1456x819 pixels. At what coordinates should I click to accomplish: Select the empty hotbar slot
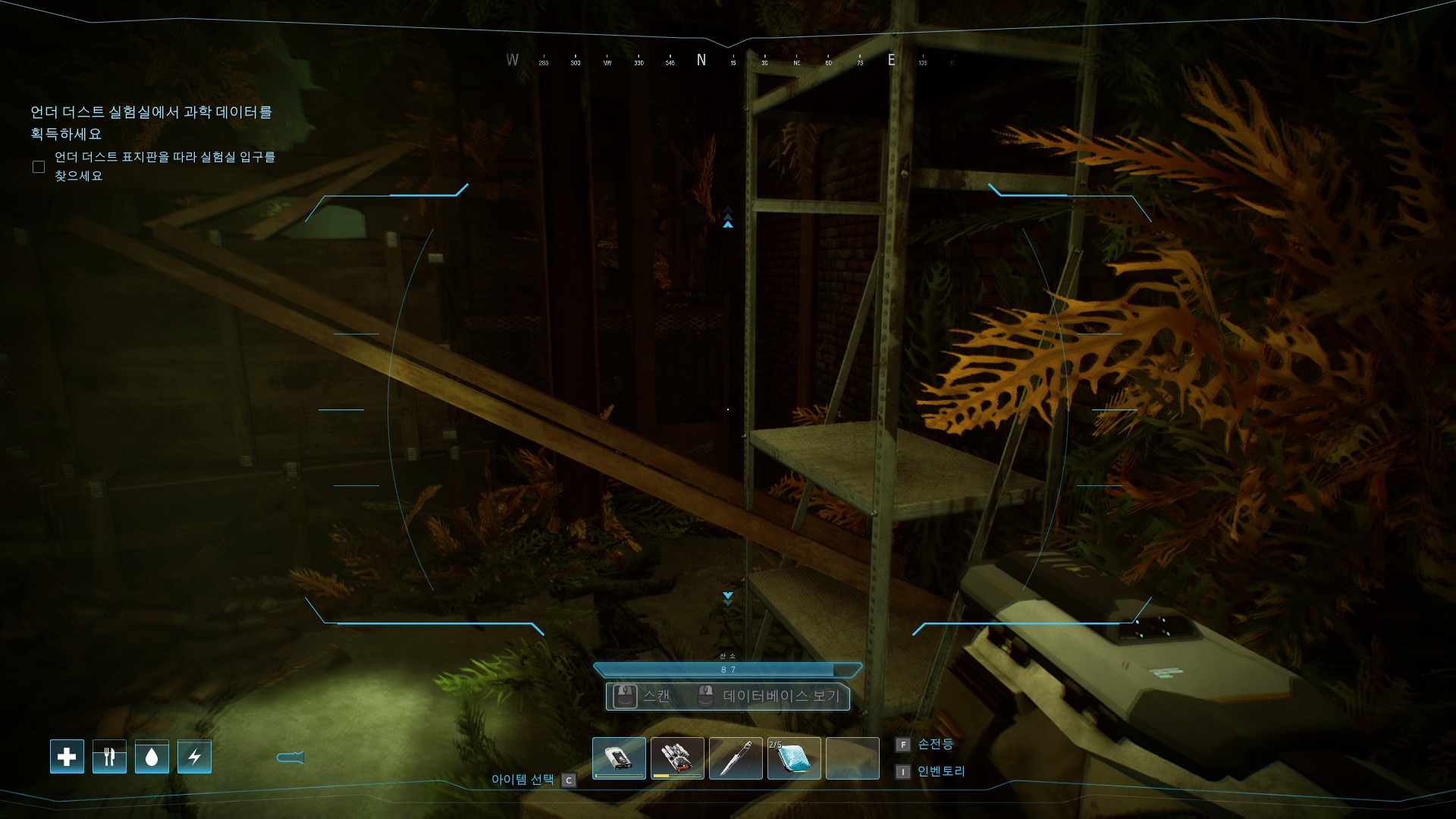852,758
